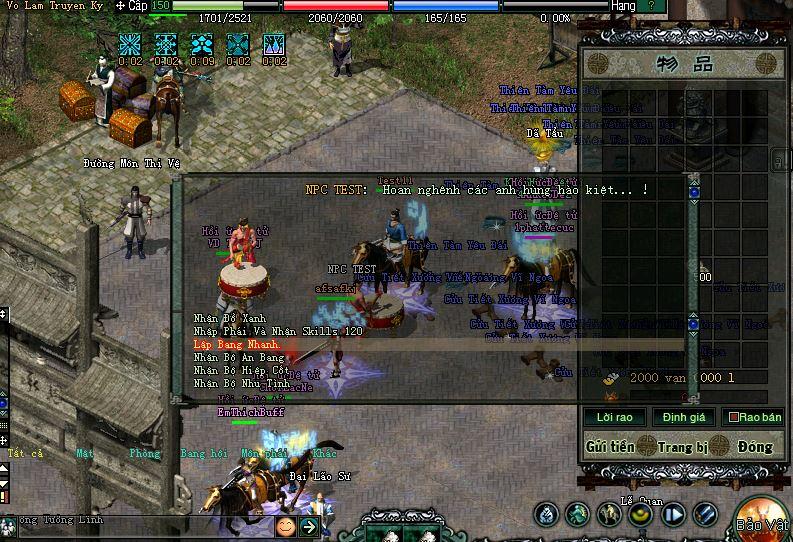Click the green arrow send button

310,526
